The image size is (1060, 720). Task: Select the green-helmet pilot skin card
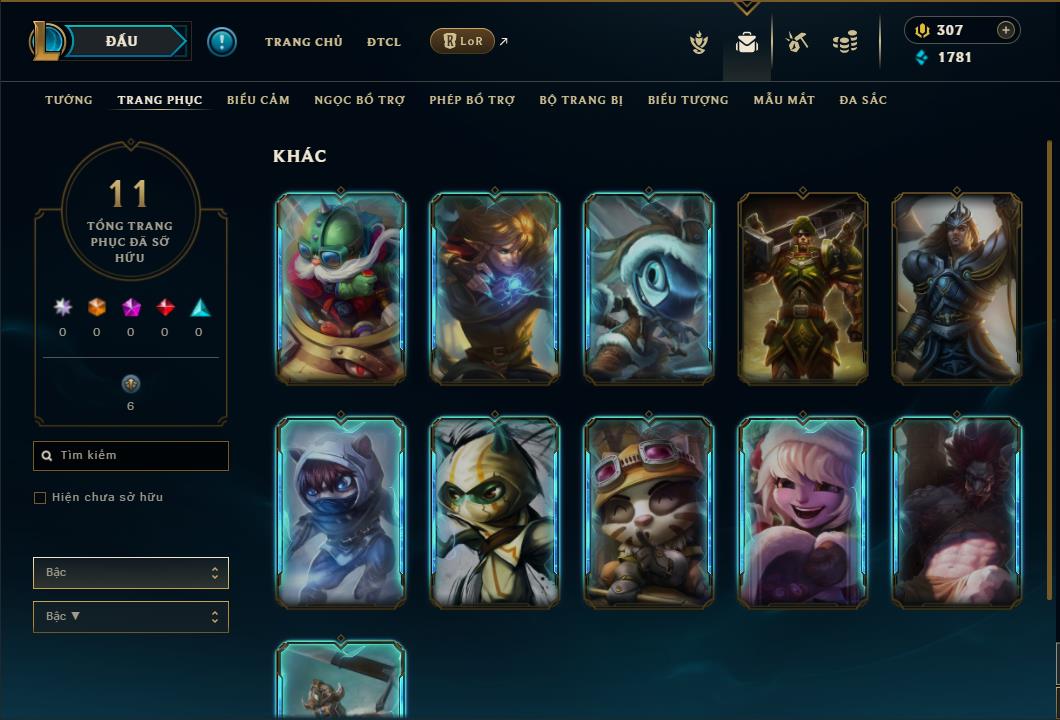[x=340, y=288]
